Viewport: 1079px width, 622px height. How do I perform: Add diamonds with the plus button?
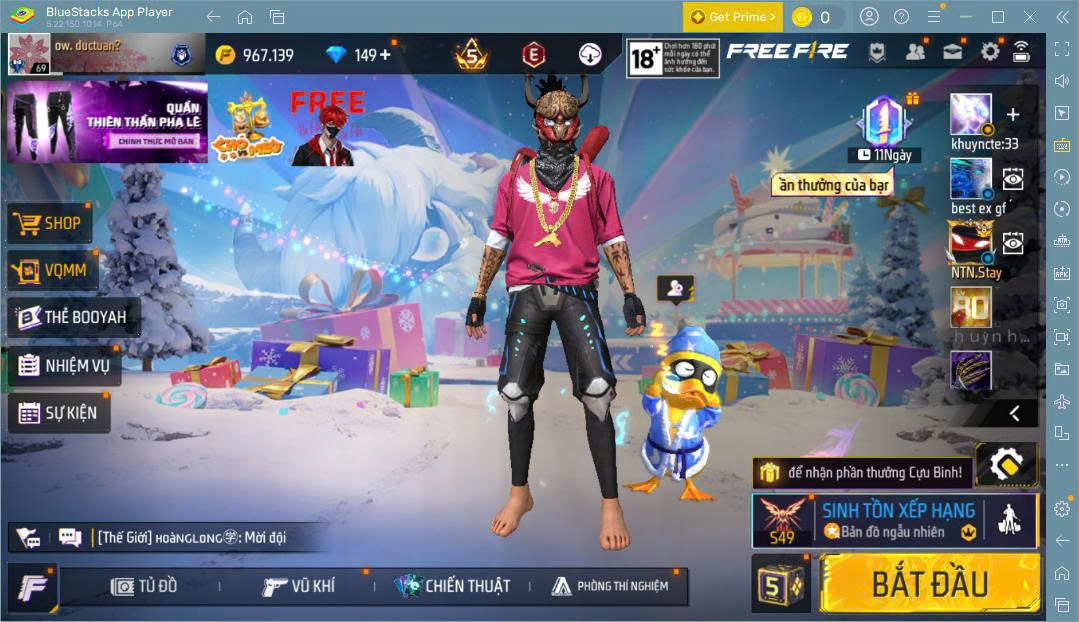[385, 55]
